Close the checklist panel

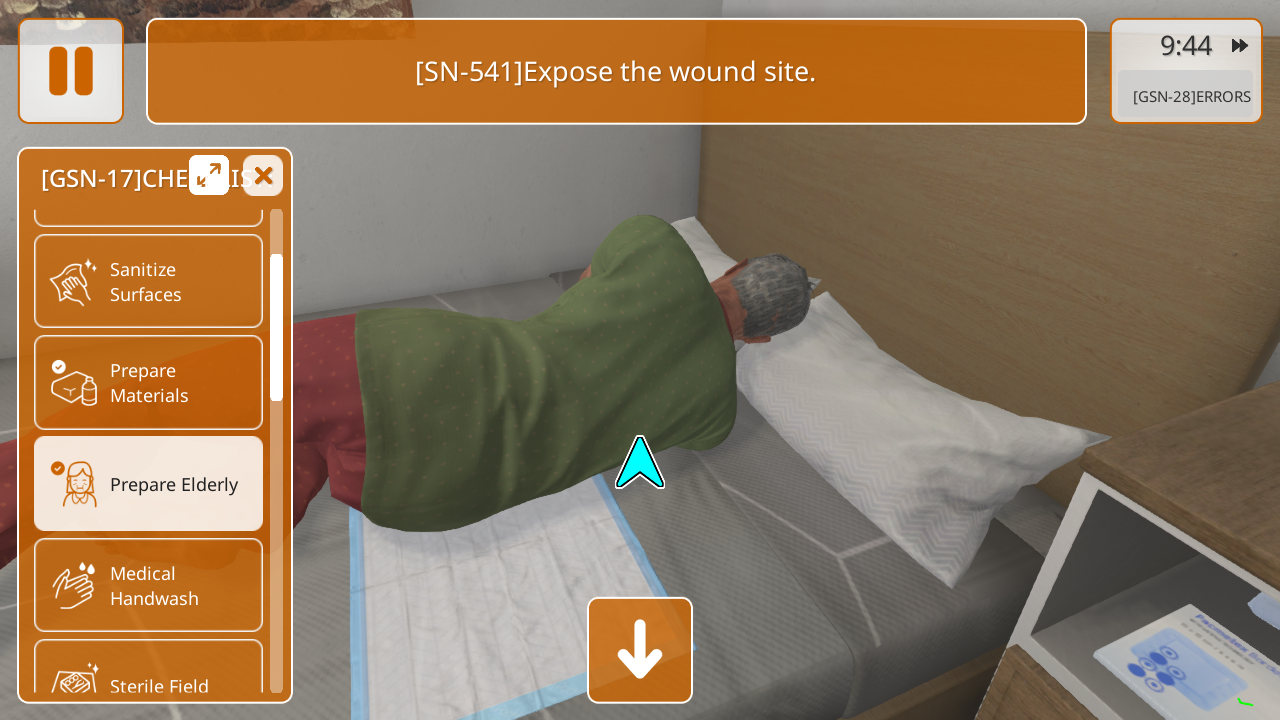263,176
